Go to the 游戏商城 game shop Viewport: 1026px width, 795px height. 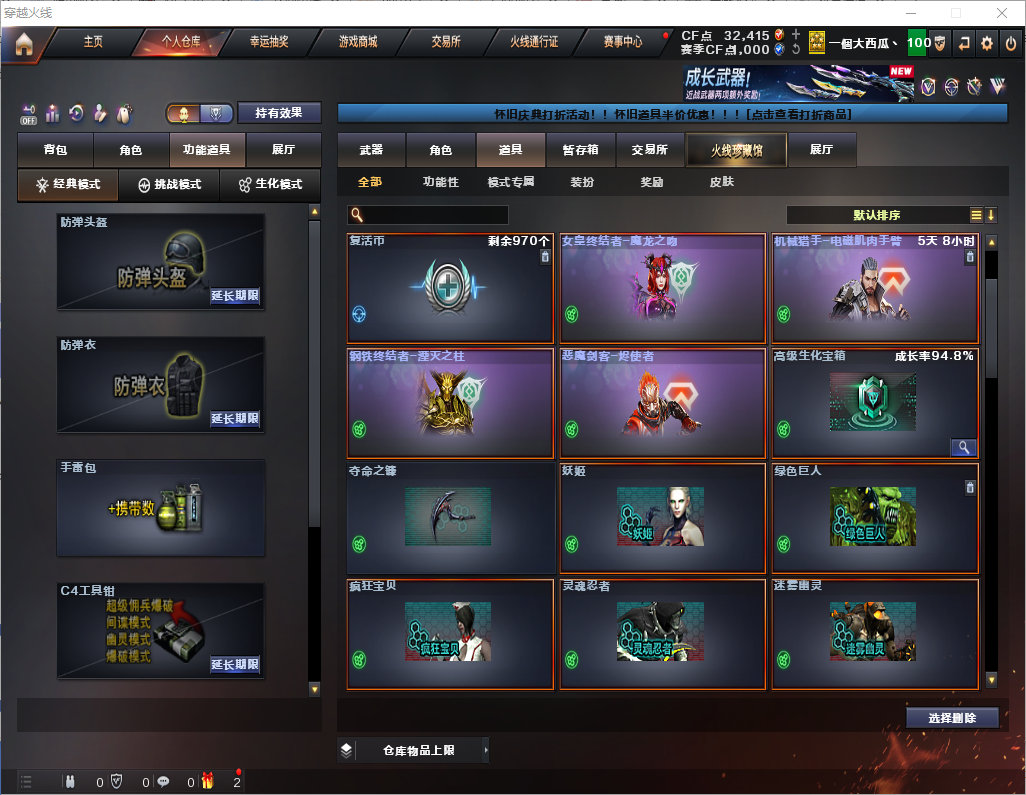point(358,42)
